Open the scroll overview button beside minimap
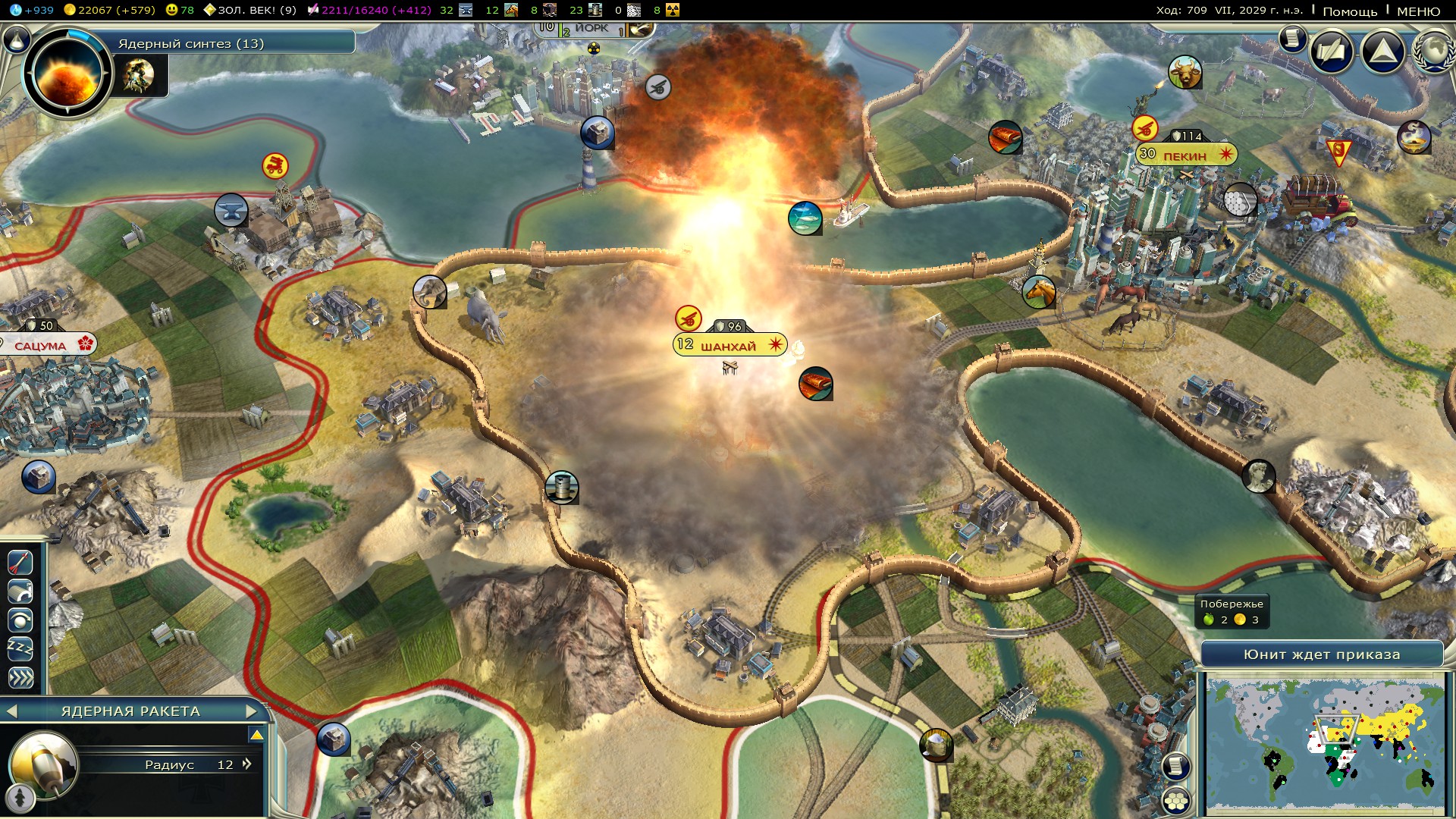 (x=1175, y=767)
